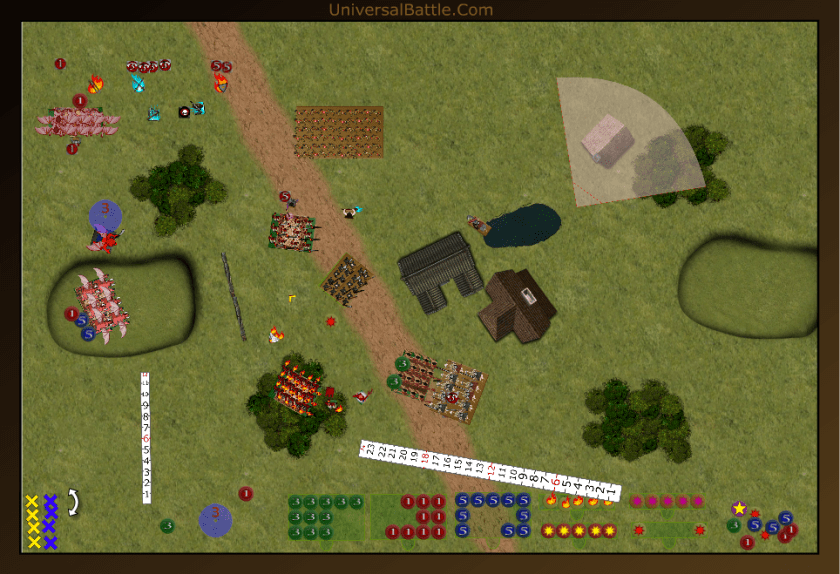This screenshot has height=574, width=840.
Task: Click the white curved rotate arrow icon
Action: click(73, 502)
